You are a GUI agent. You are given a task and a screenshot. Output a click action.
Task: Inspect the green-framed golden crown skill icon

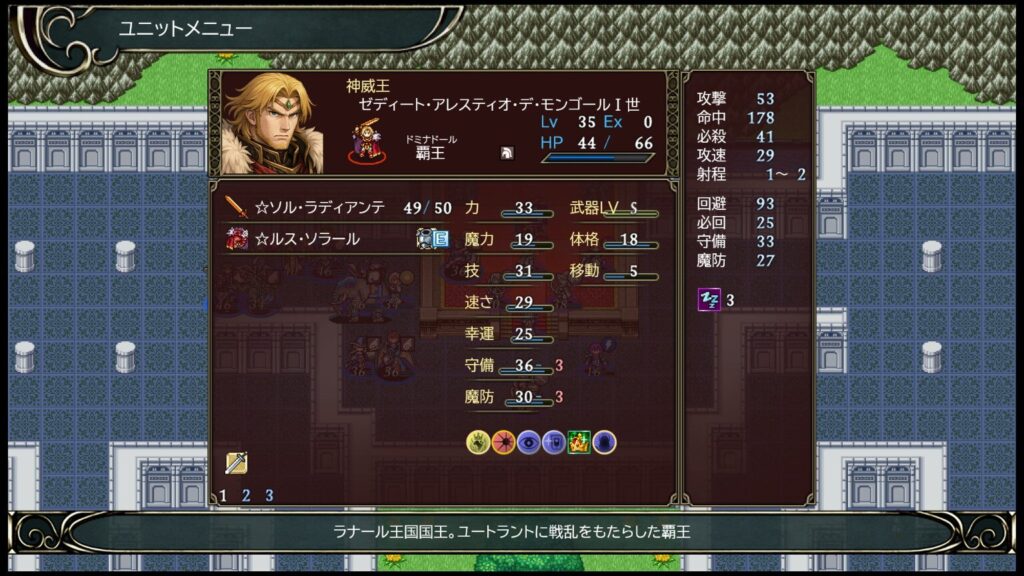click(579, 442)
